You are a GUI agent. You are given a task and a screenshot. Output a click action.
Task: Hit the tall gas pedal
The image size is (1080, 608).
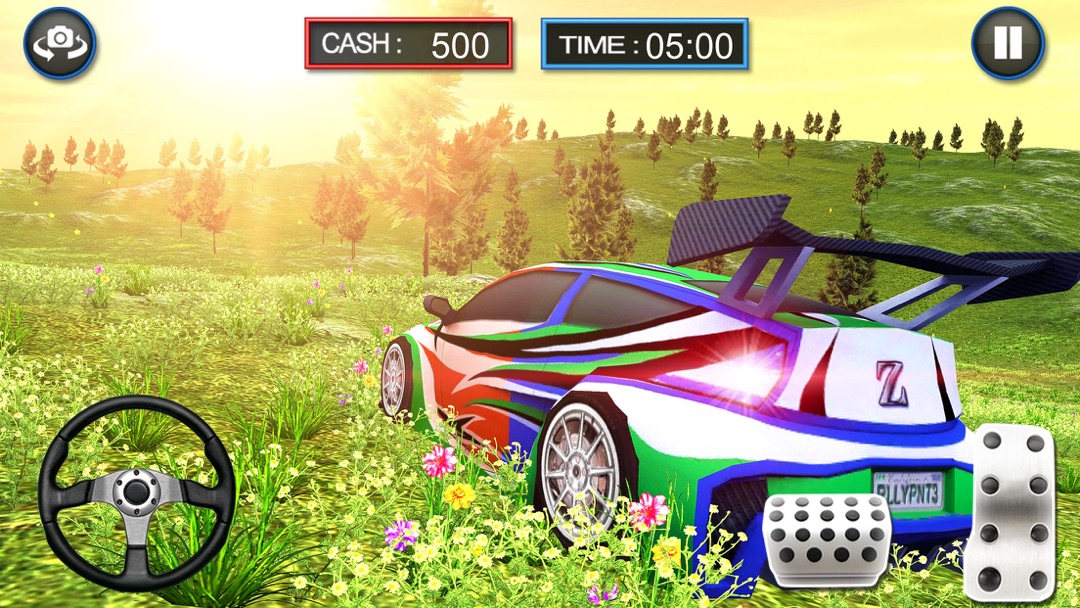(x=1009, y=512)
